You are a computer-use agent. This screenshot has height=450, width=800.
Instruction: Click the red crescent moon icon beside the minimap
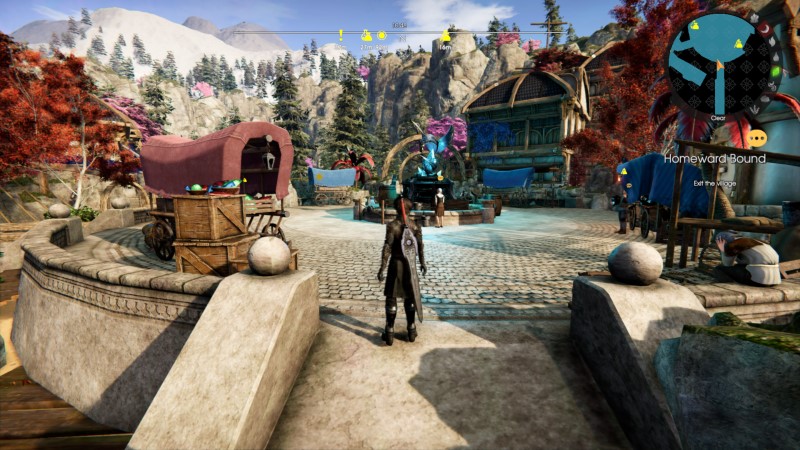pyautogui.click(x=765, y=29)
